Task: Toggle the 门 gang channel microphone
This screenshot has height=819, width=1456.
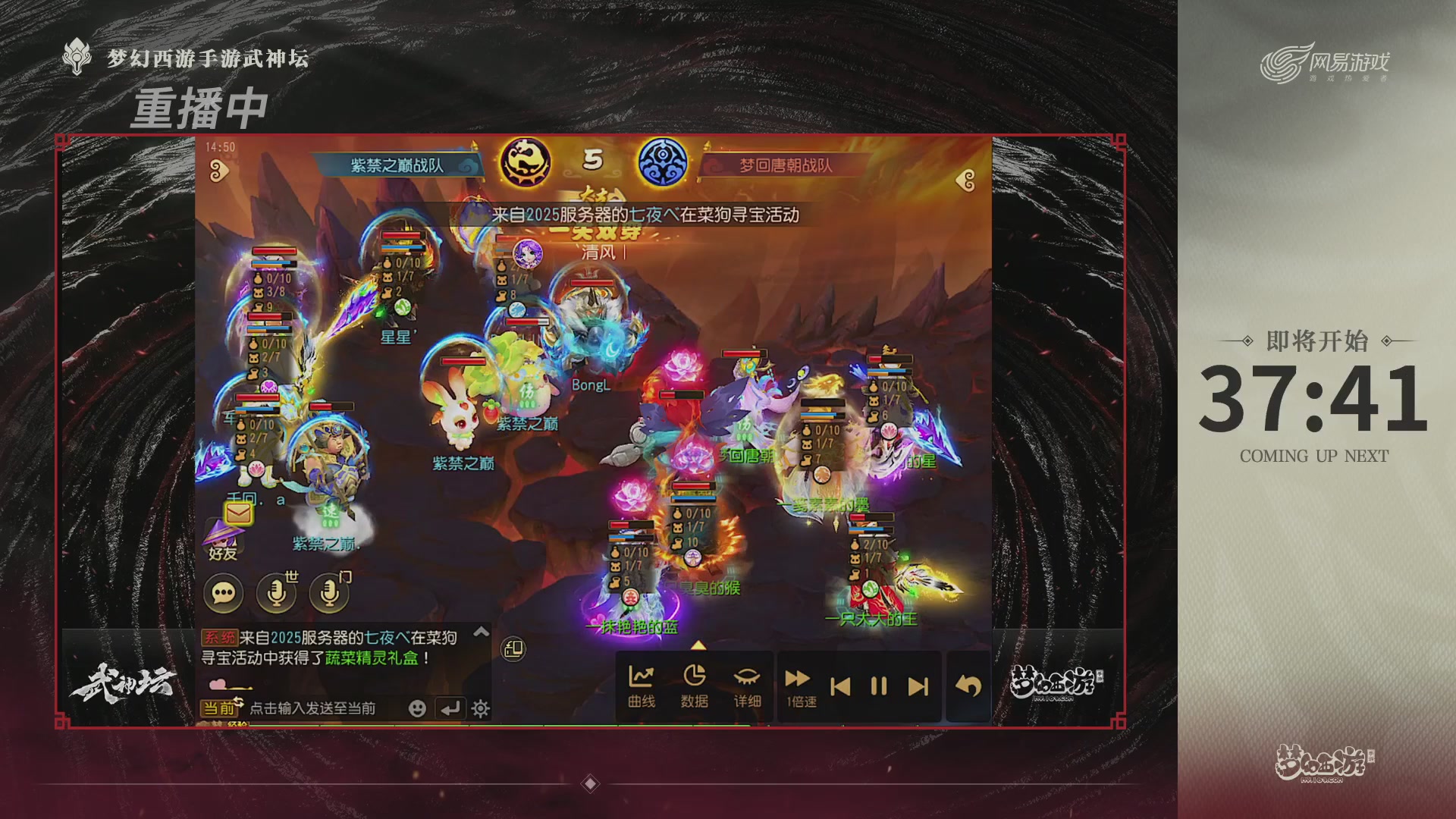Action: [x=328, y=594]
